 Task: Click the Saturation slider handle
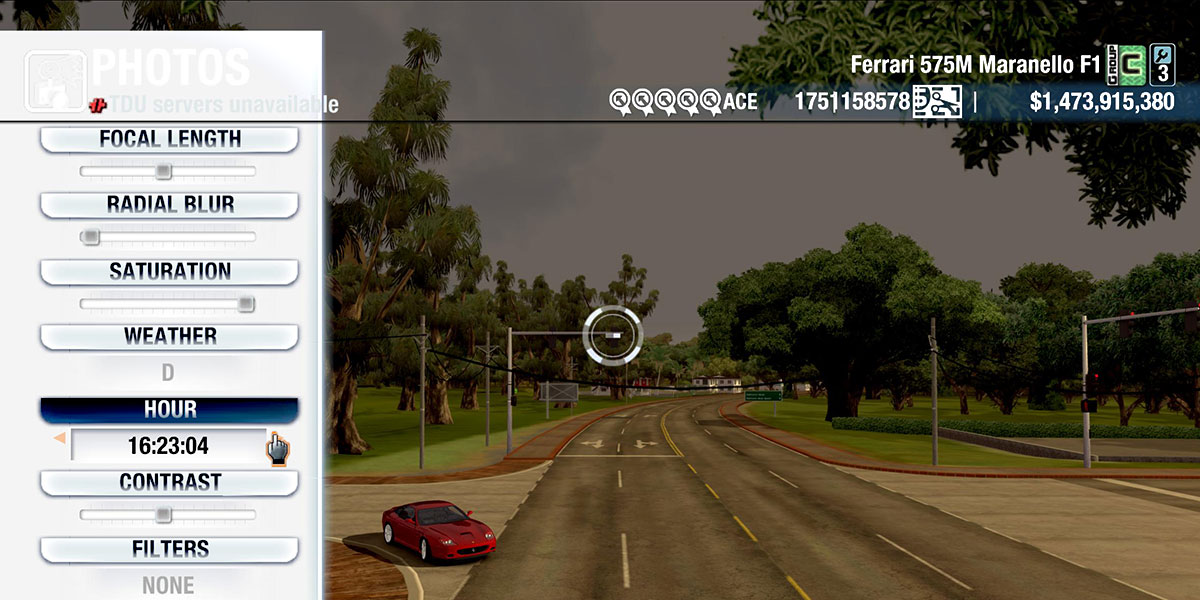tap(245, 304)
